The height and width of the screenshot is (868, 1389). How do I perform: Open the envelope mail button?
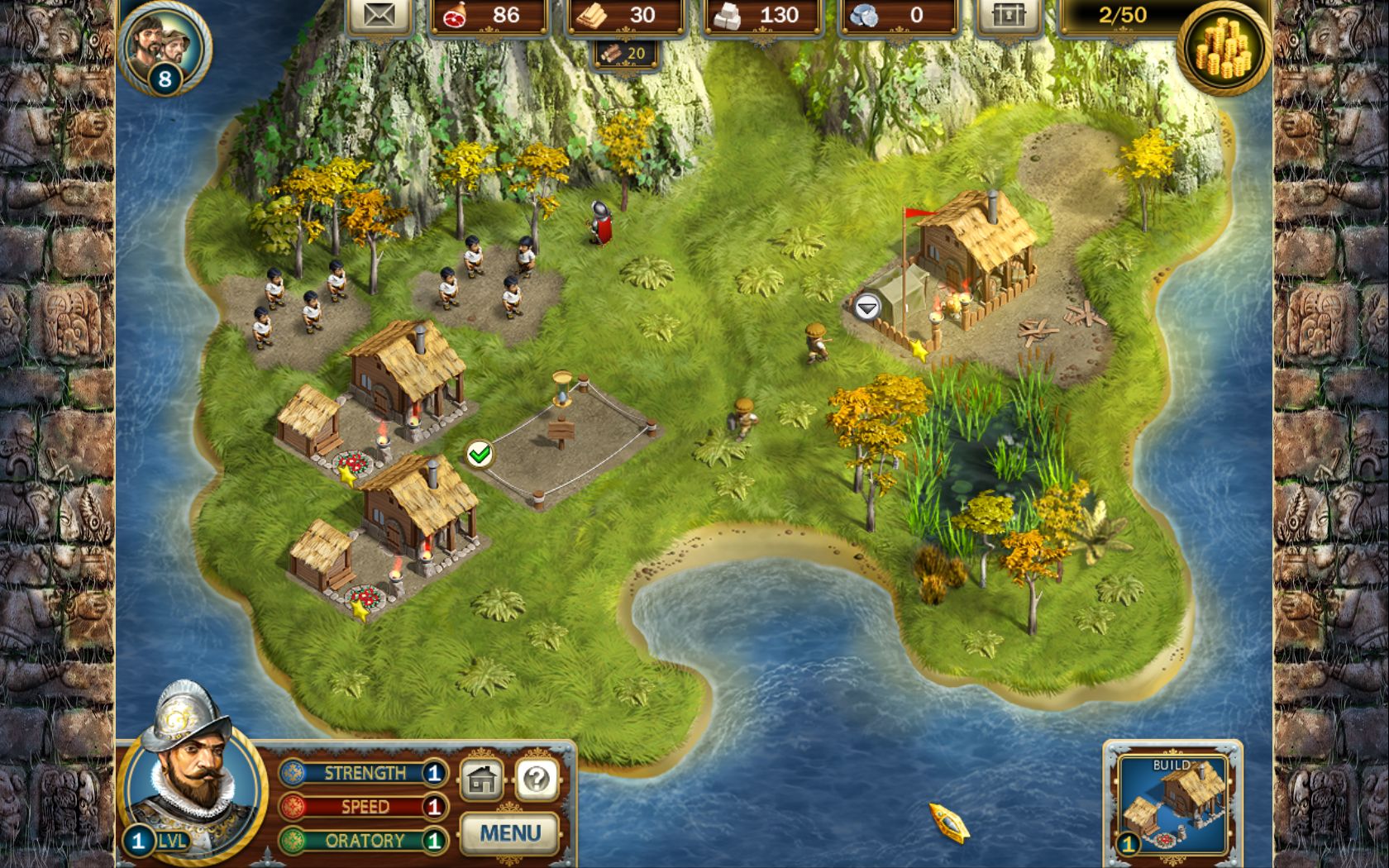379,16
